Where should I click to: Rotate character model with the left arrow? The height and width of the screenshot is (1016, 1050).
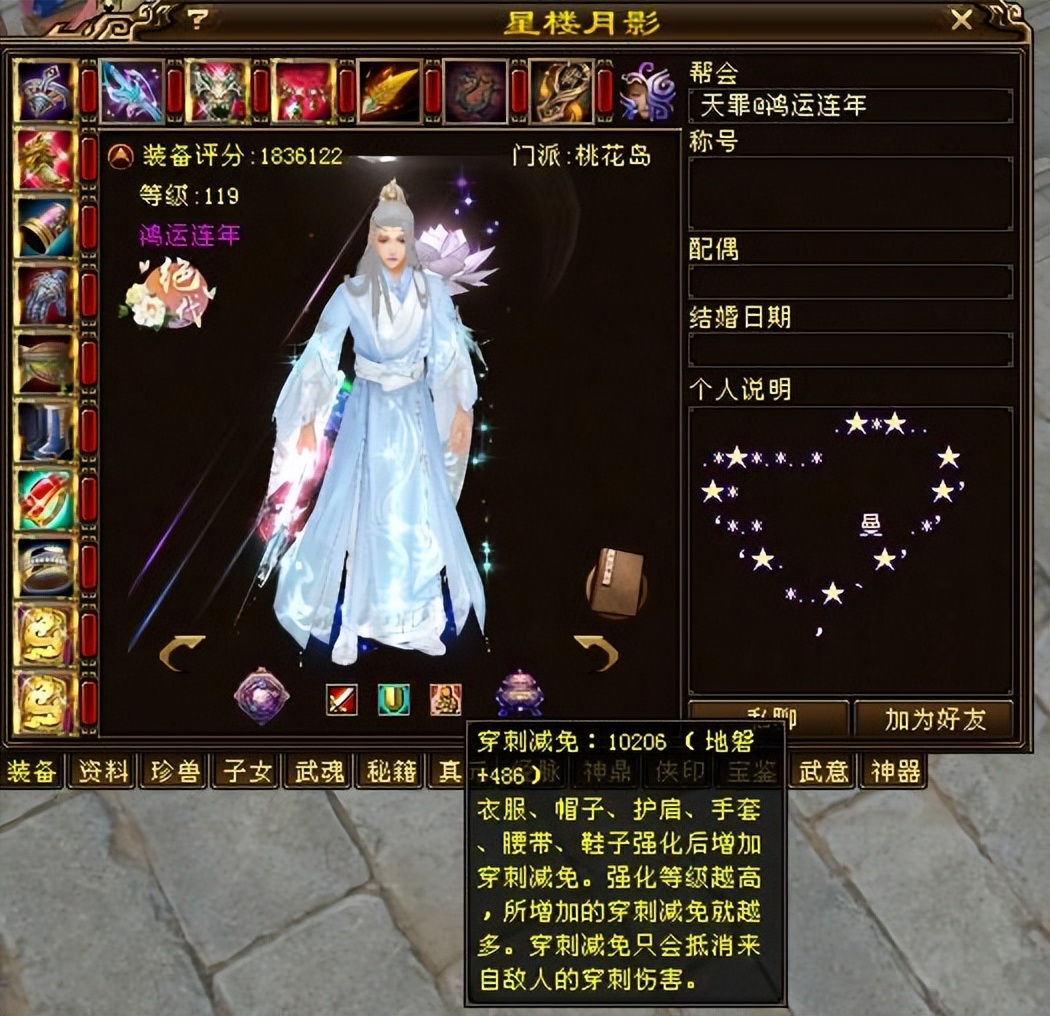tap(181, 653)
